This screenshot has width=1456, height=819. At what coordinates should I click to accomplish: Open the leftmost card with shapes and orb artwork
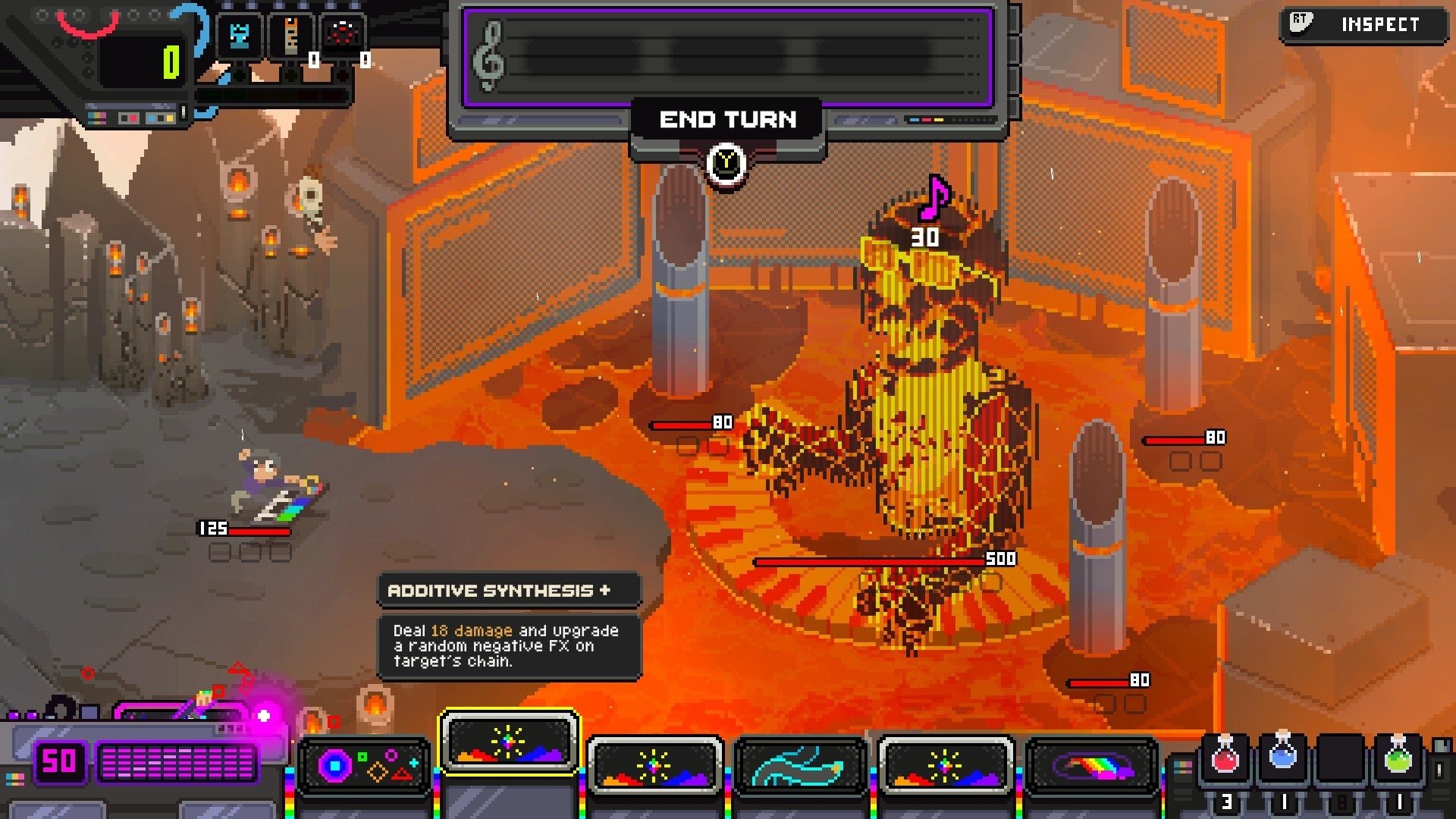(x=362, y=766)
